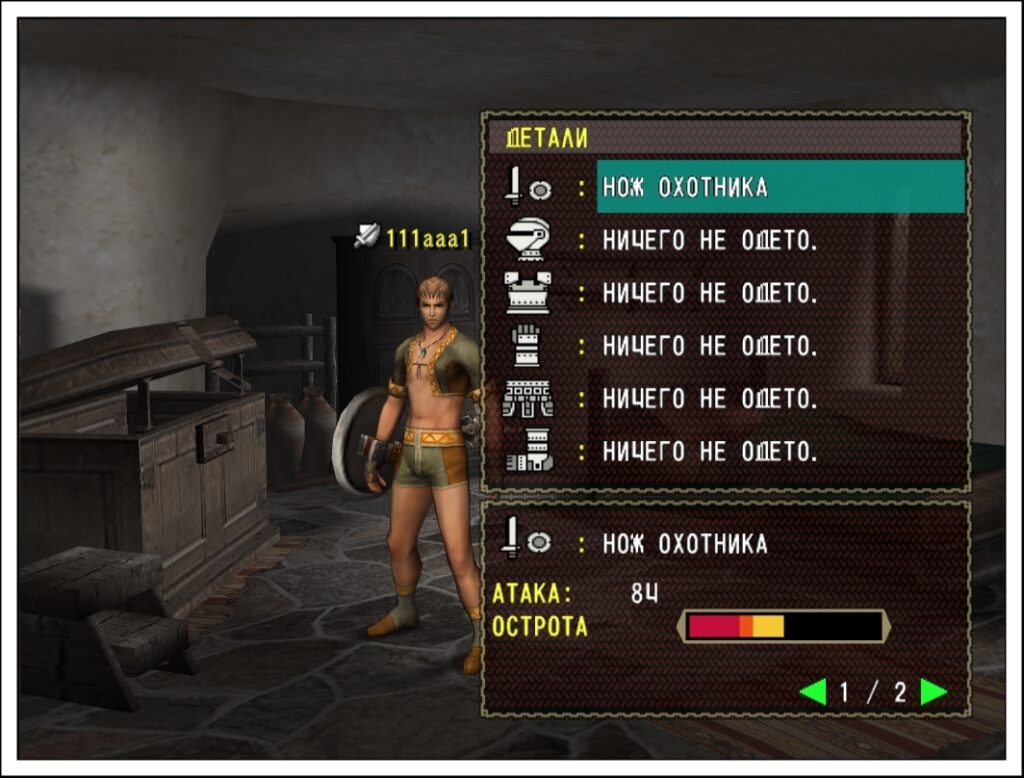
Task: Select the empty leg armor slot
Action: click(710, 452)
